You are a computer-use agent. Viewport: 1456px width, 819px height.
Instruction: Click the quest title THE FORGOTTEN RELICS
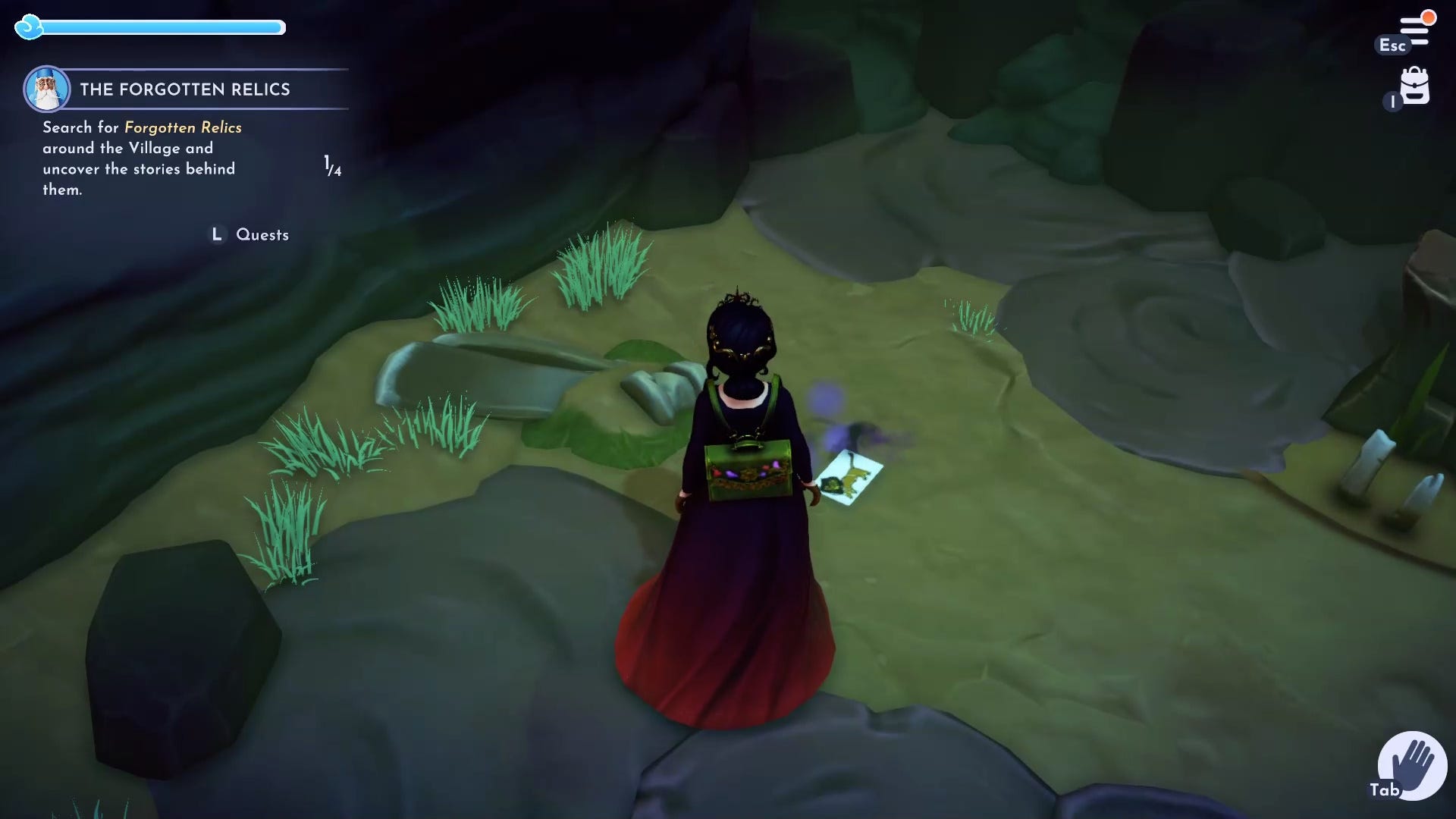point(185,89)
